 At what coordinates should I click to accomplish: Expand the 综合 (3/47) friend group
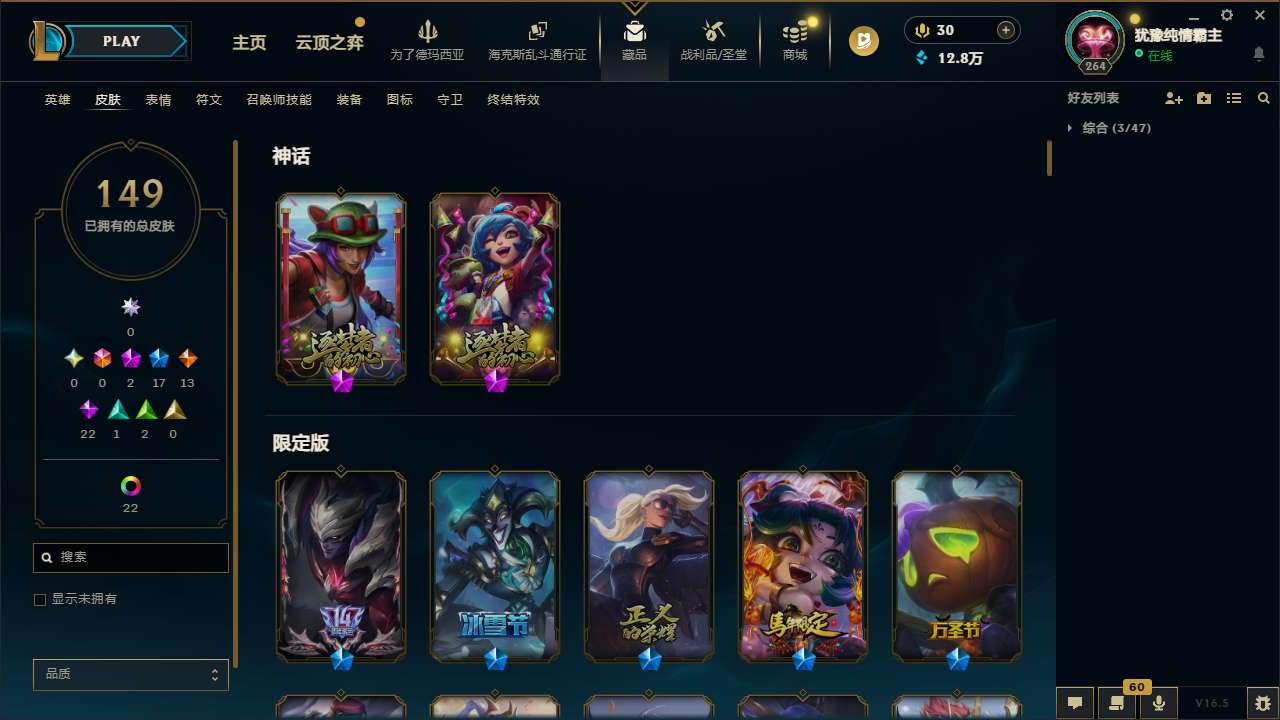[1072, 128]
